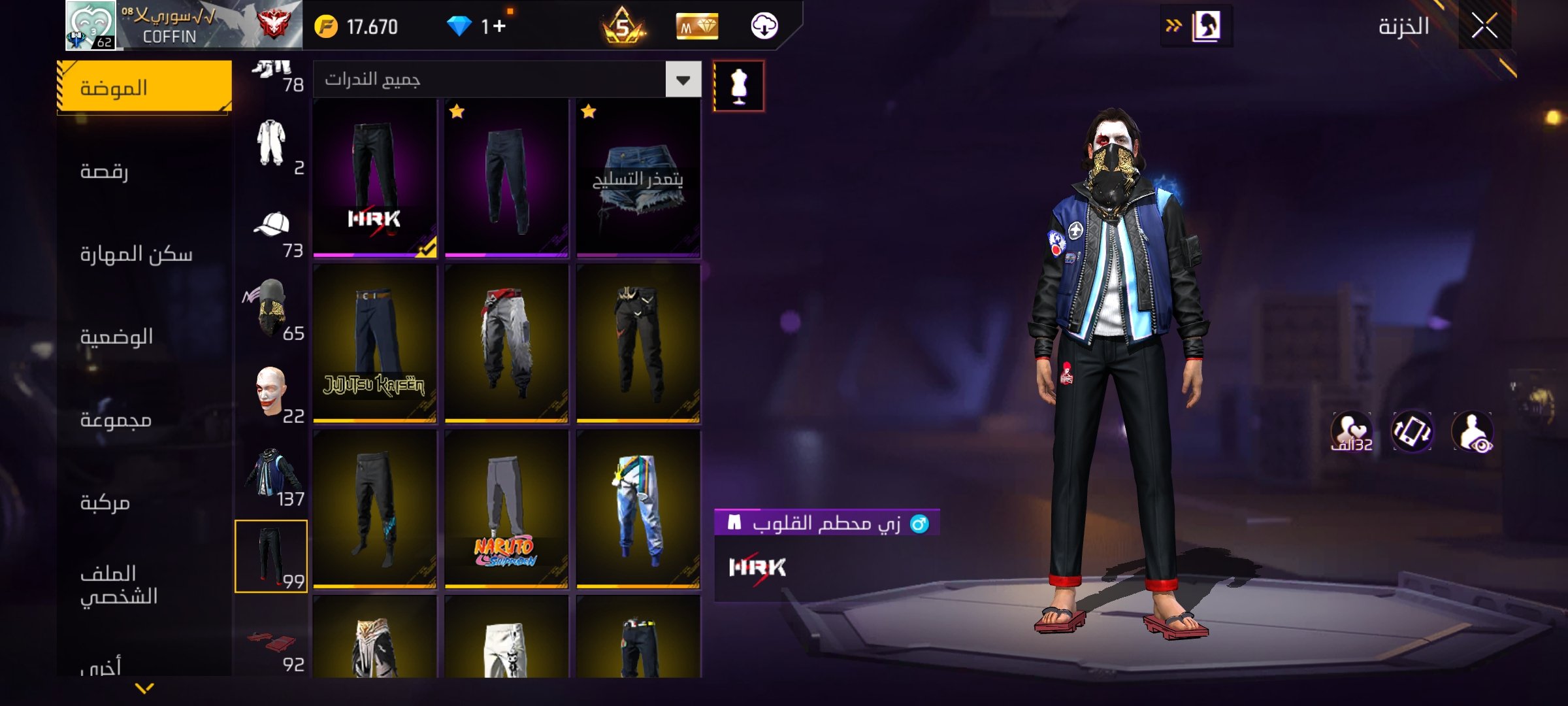Select the Naruto Shippuden grey pants
The height and width of the screenshot is (706, 1568).
click(506, 509)
